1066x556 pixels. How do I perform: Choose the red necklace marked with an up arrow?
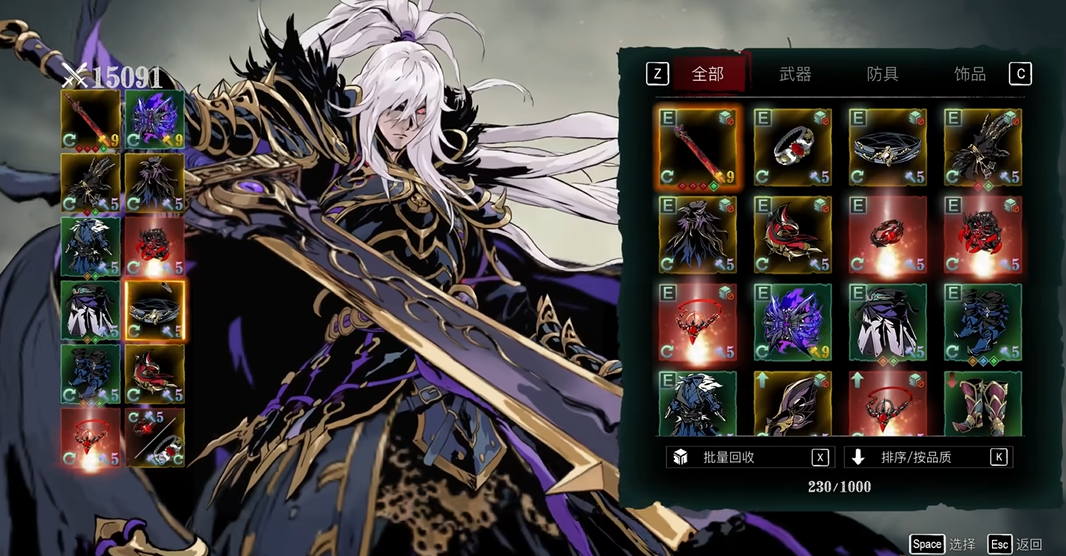(x=887, y=403)
